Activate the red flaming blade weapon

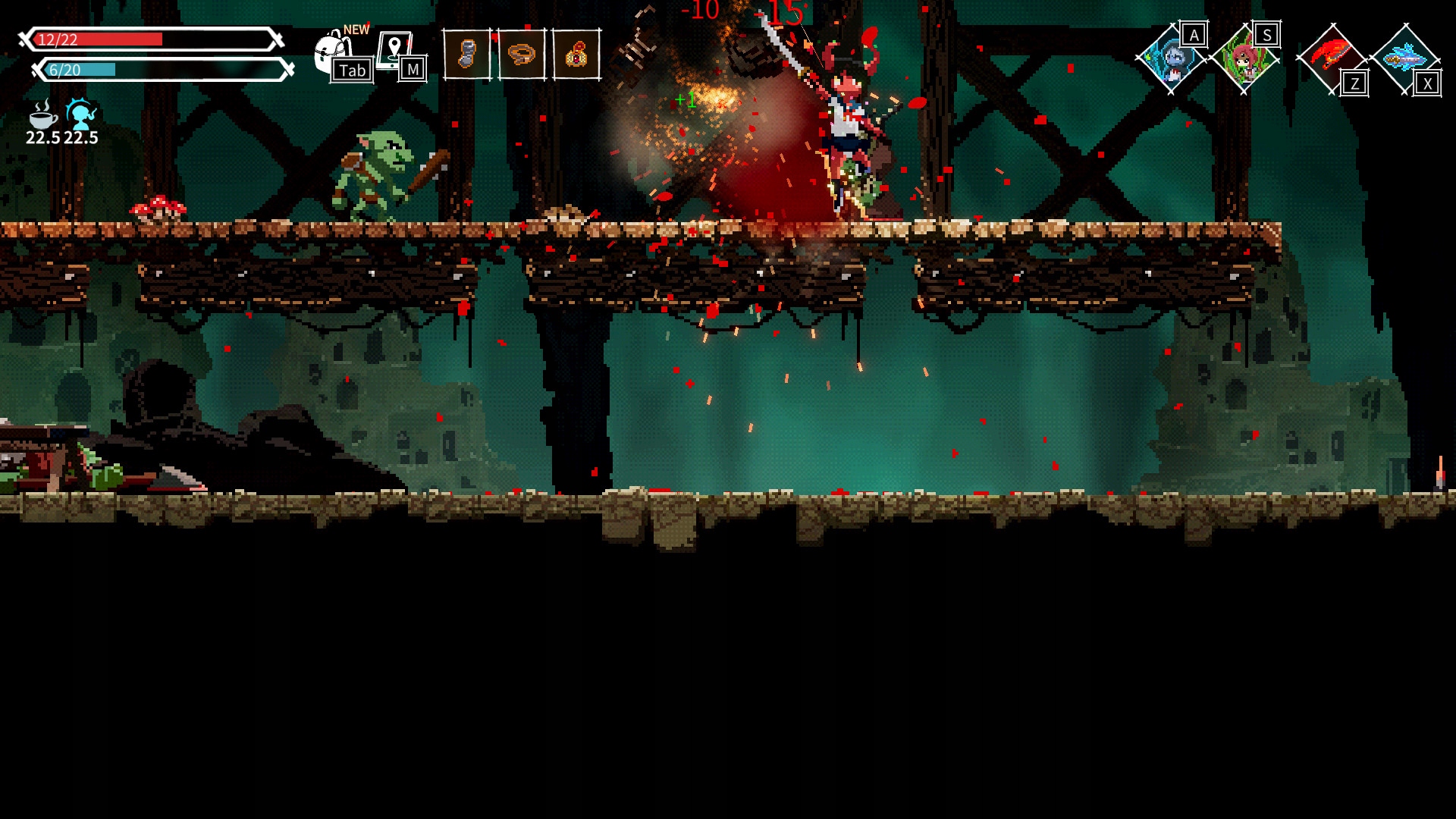tap(1331, 58)
